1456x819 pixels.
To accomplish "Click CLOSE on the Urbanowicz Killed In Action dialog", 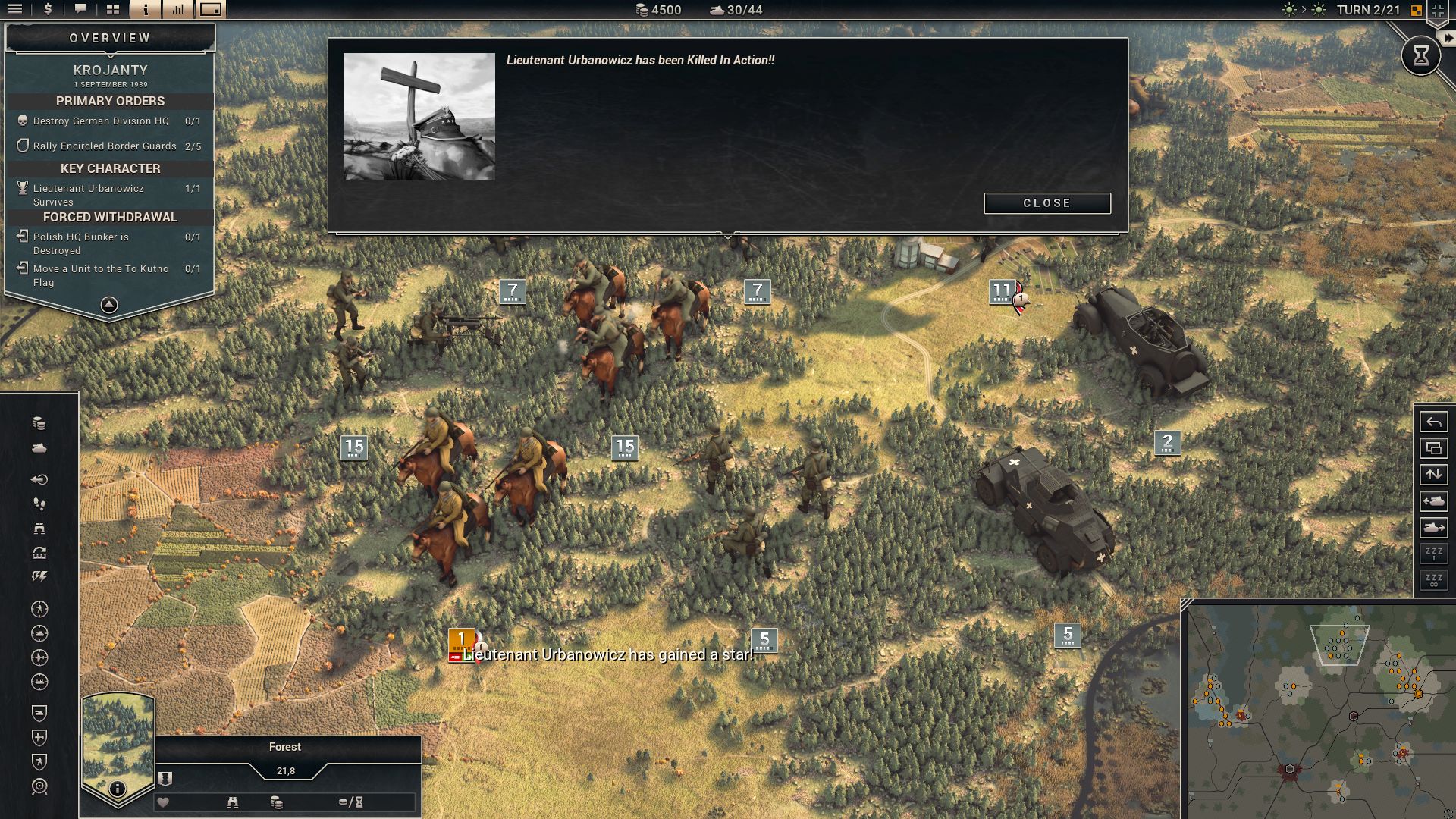I will pos(1046,203).
